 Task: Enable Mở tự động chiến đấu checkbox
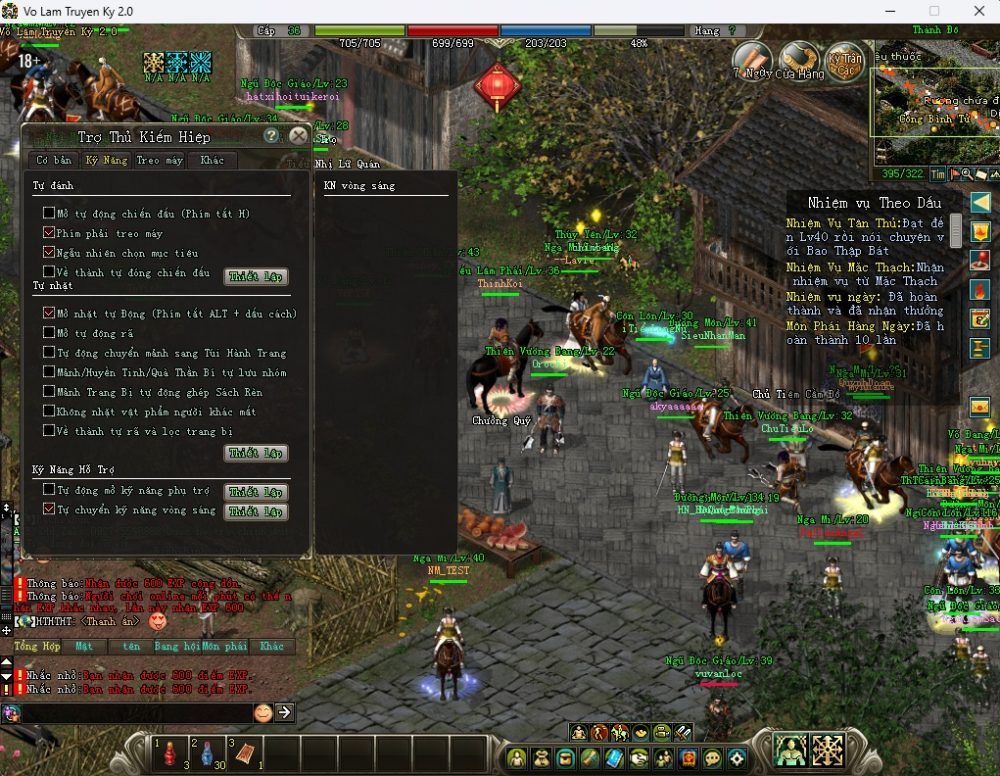point(49,213)
